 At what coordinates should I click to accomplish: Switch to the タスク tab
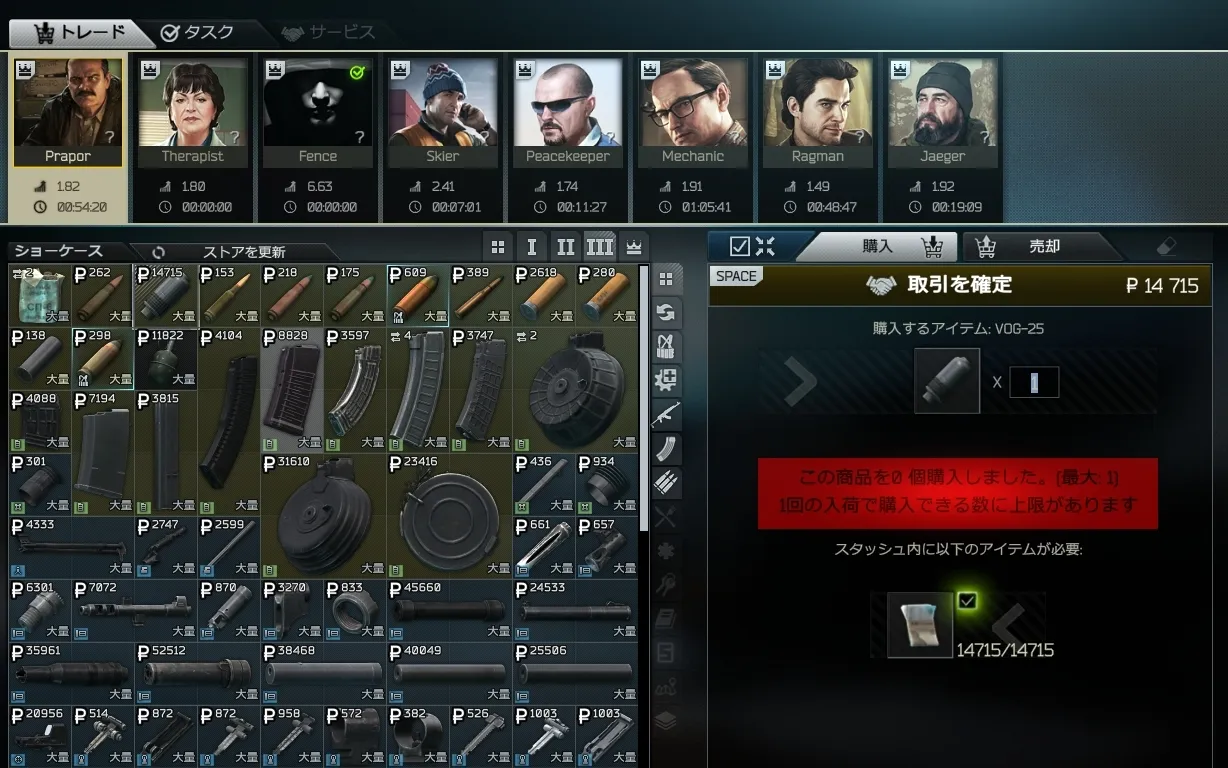coord(198,32)
